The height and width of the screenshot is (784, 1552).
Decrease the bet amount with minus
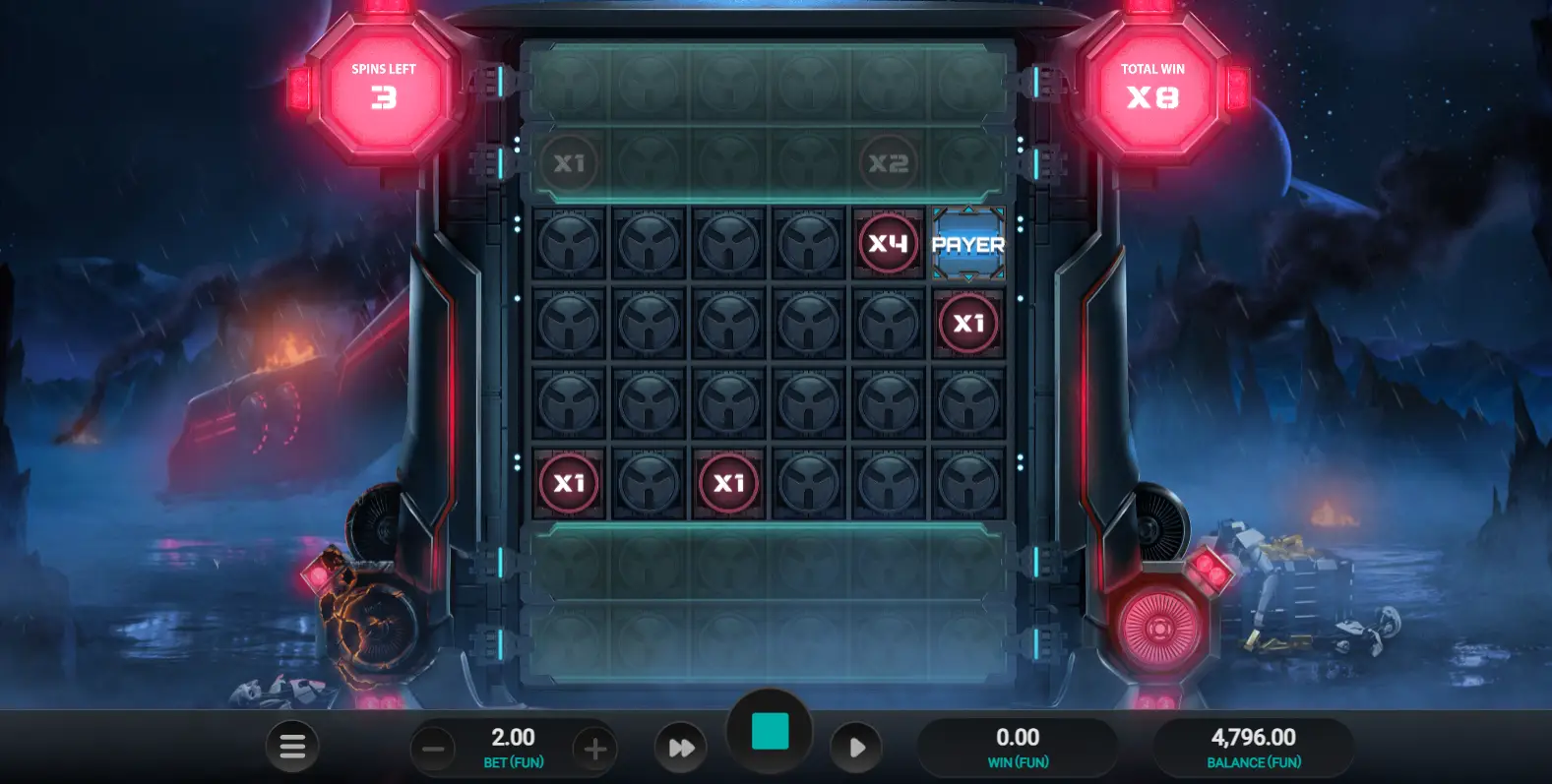(x=433, y=749)
